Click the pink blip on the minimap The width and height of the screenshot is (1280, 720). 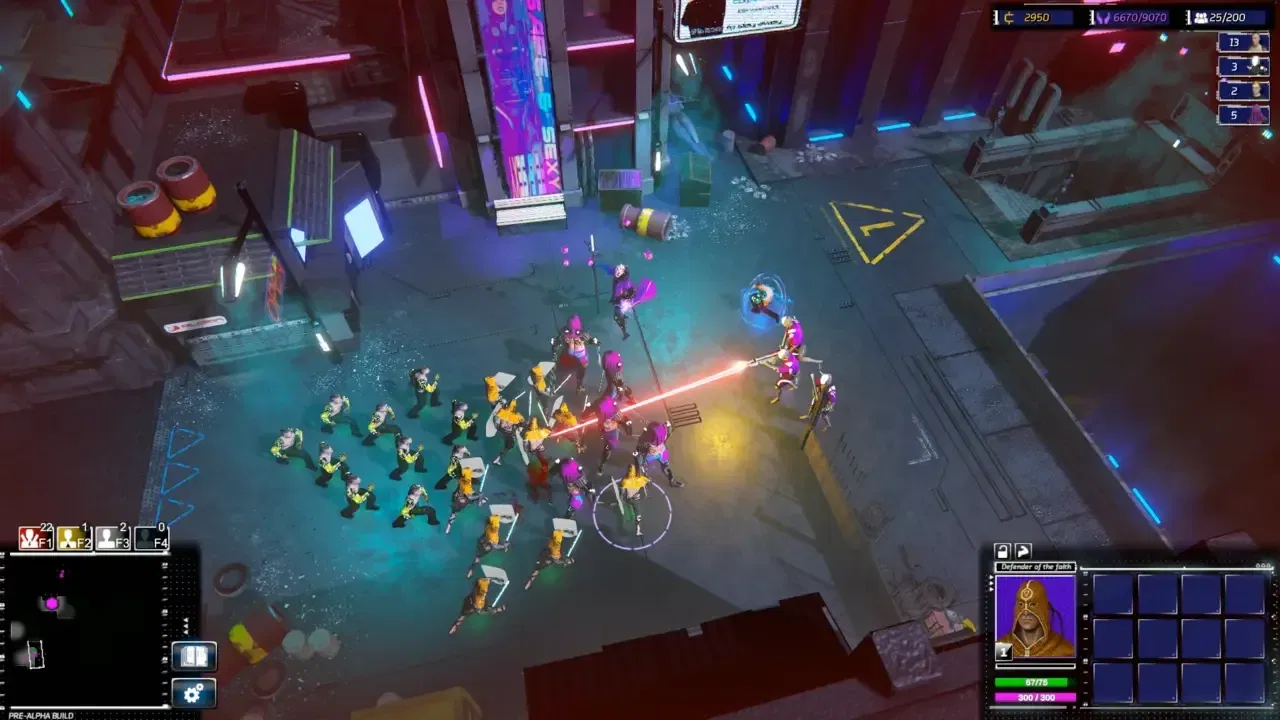pos(51,603)
